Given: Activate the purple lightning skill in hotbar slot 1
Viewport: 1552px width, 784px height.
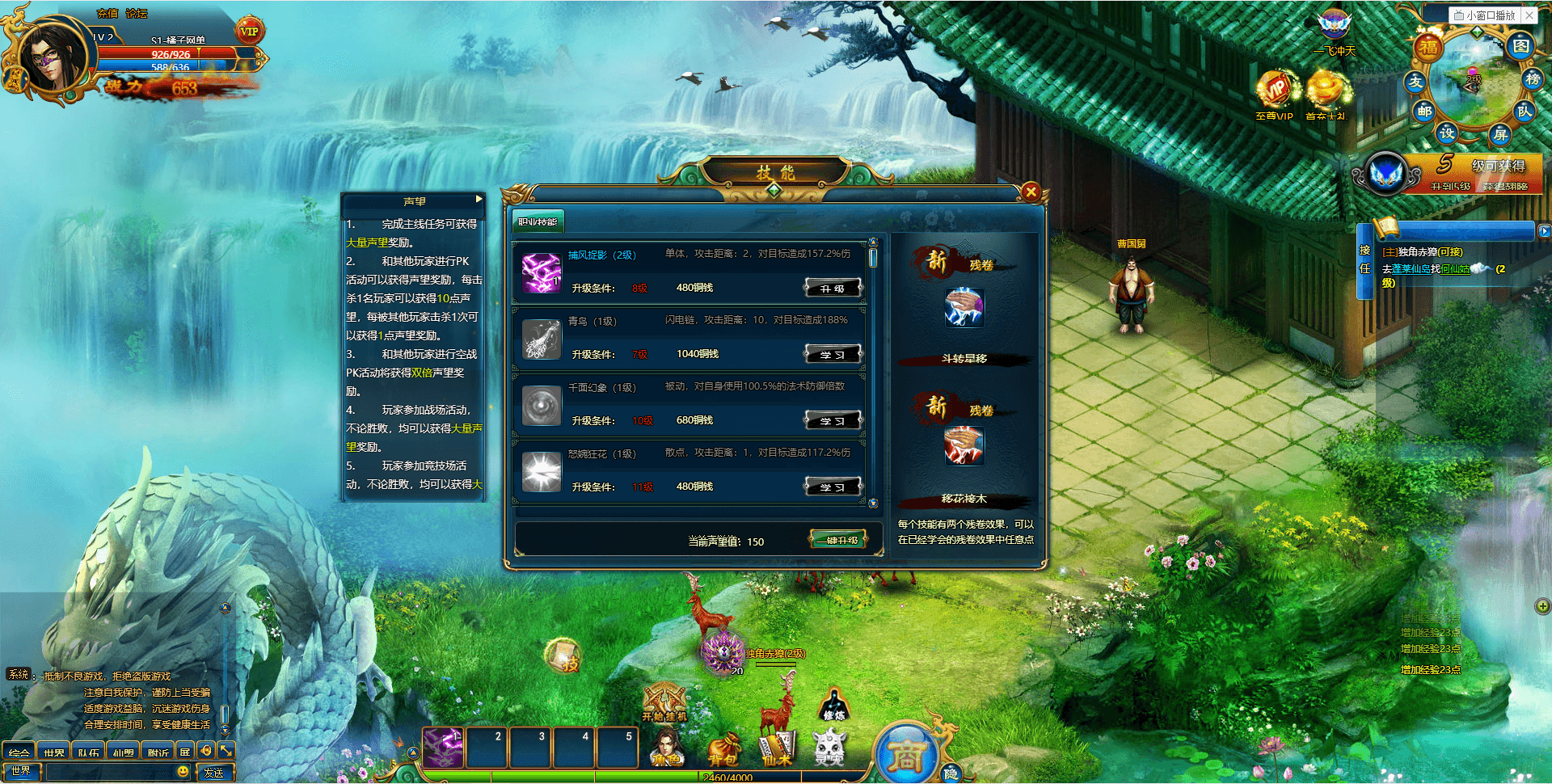Looking at the screenshot, I should click(x=444, y=747).
